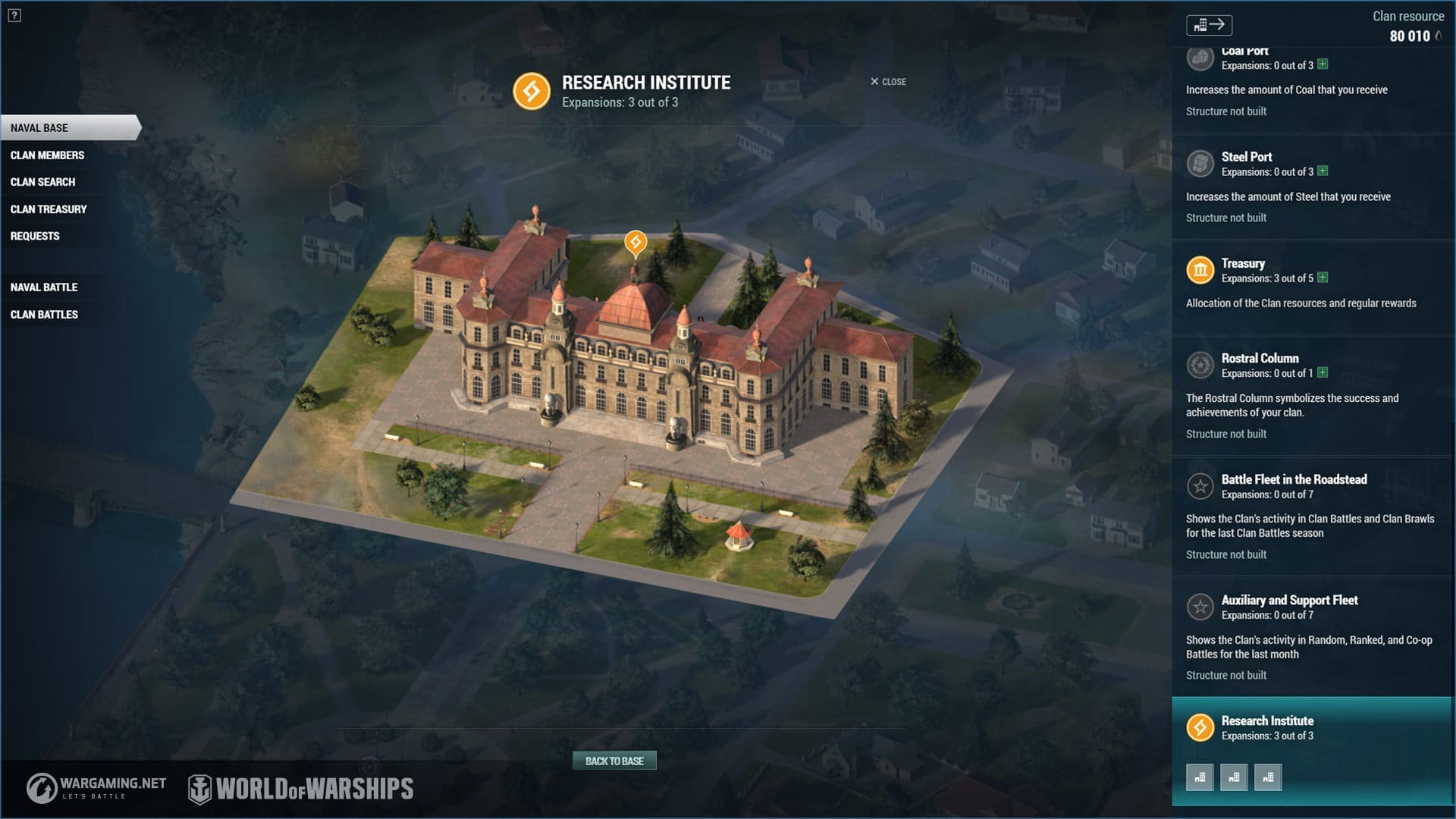Choose the Rostral Column structure
Viewport: 1456px width, 819px height.
[x=1260, y=359]
